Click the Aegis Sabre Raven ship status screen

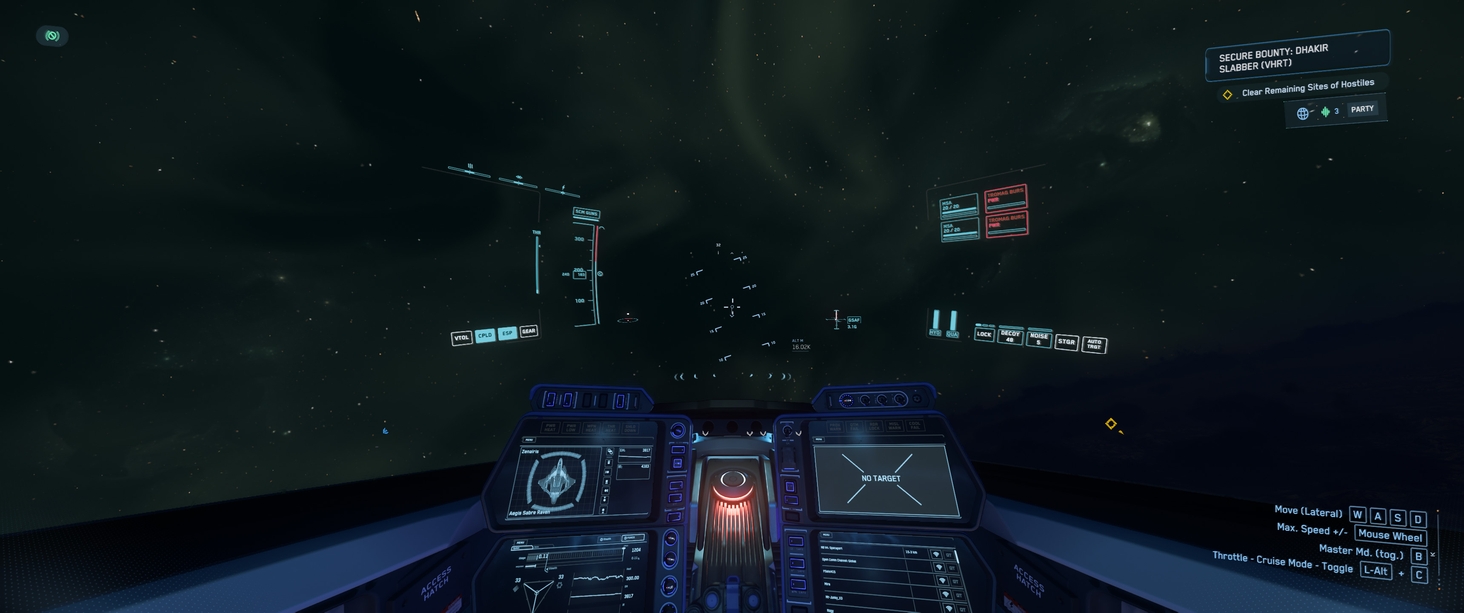556,484
